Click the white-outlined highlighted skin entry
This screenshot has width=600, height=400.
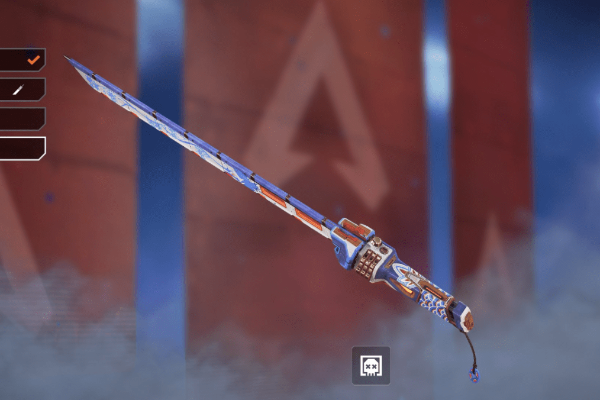22,148
